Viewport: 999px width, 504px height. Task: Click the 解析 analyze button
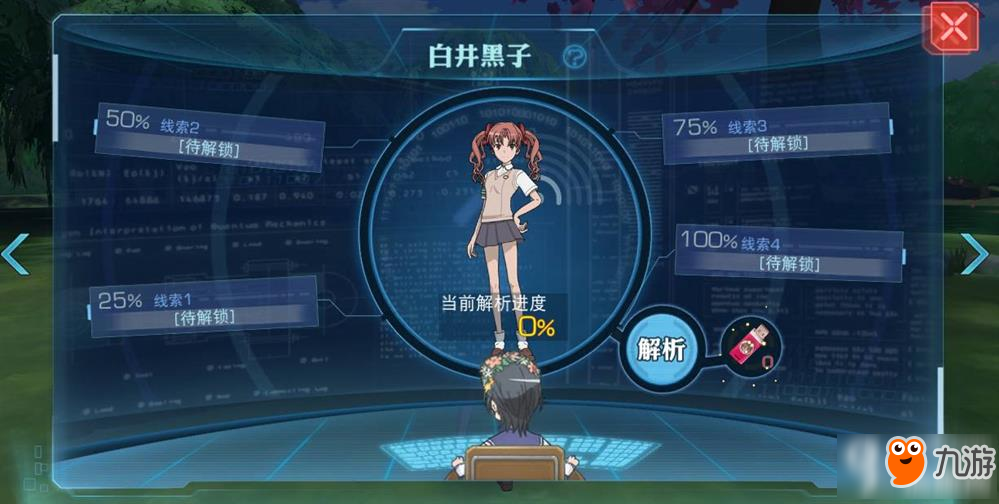pos(661,349)
